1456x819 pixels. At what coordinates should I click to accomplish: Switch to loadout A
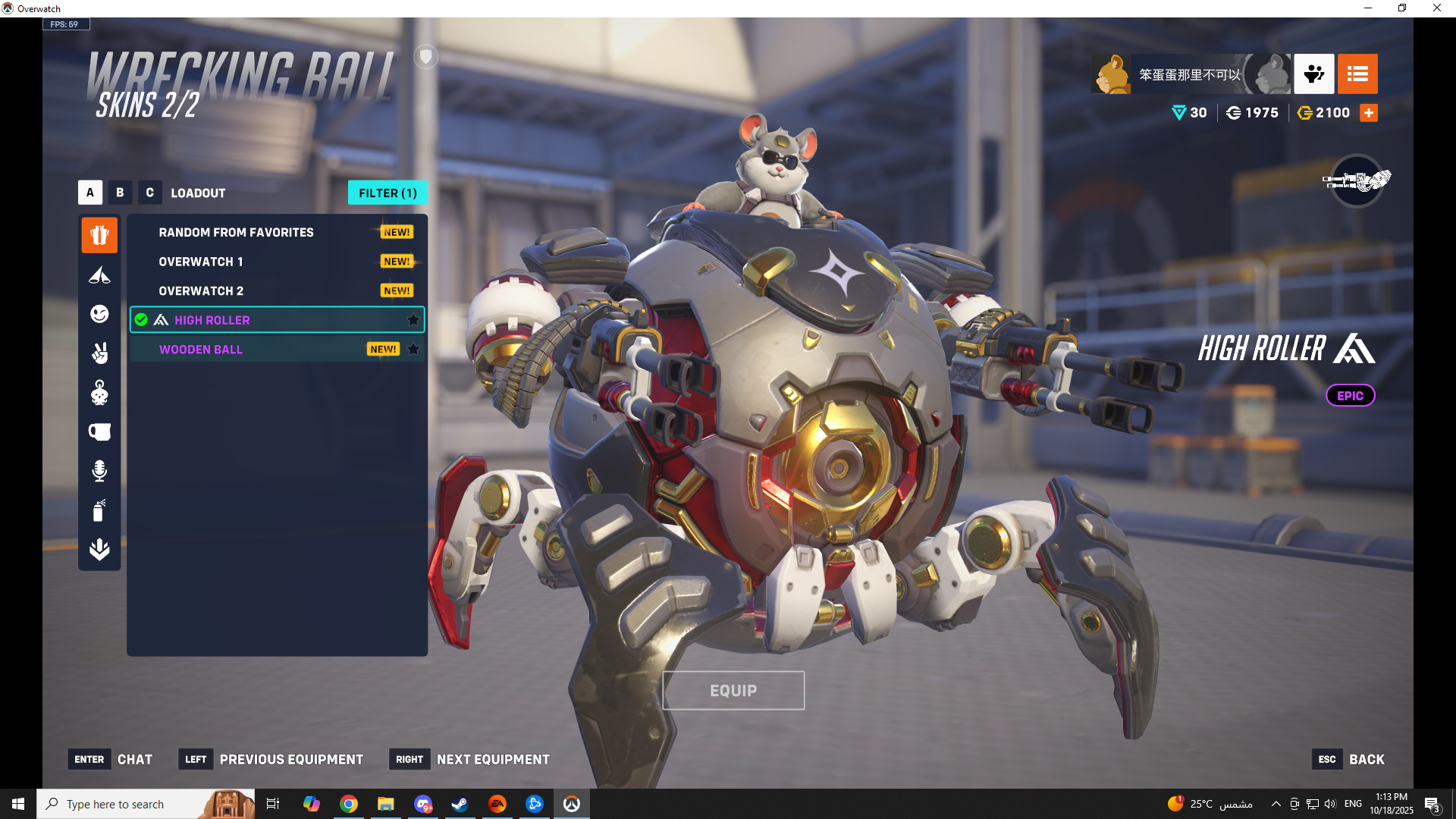(90, 193)
